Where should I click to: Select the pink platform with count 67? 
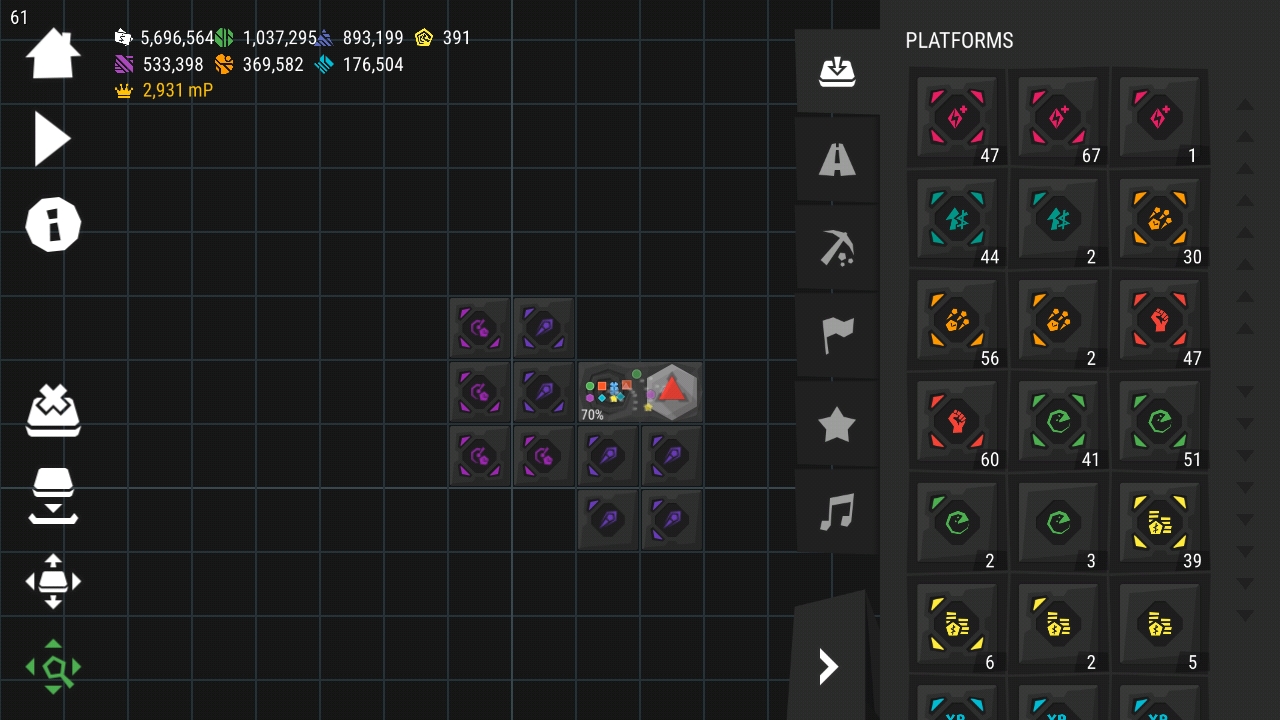pyautogui.click(x=1058, y=118)
